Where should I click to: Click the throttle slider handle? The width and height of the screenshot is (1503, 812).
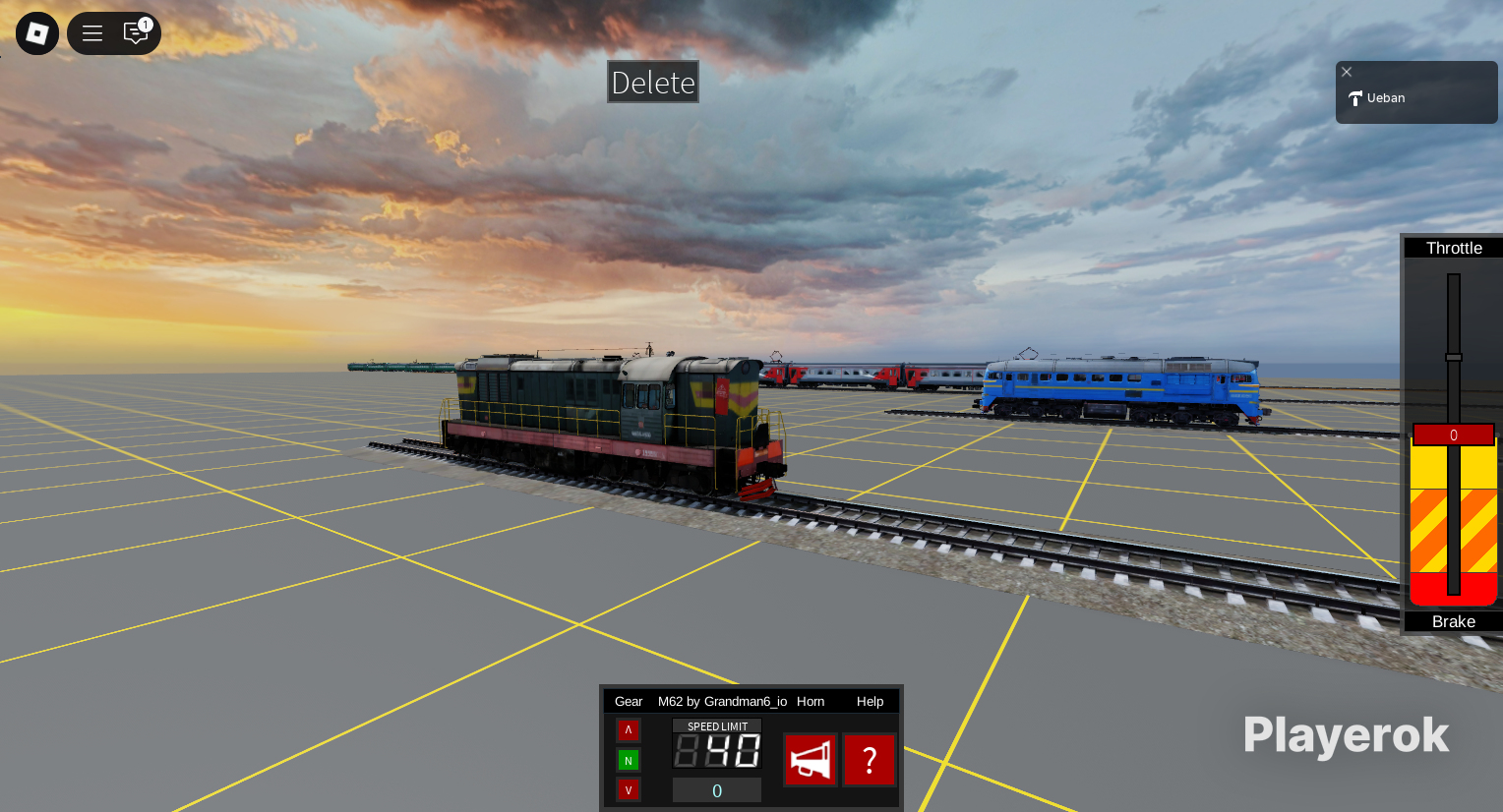(x=1453, y=357)
